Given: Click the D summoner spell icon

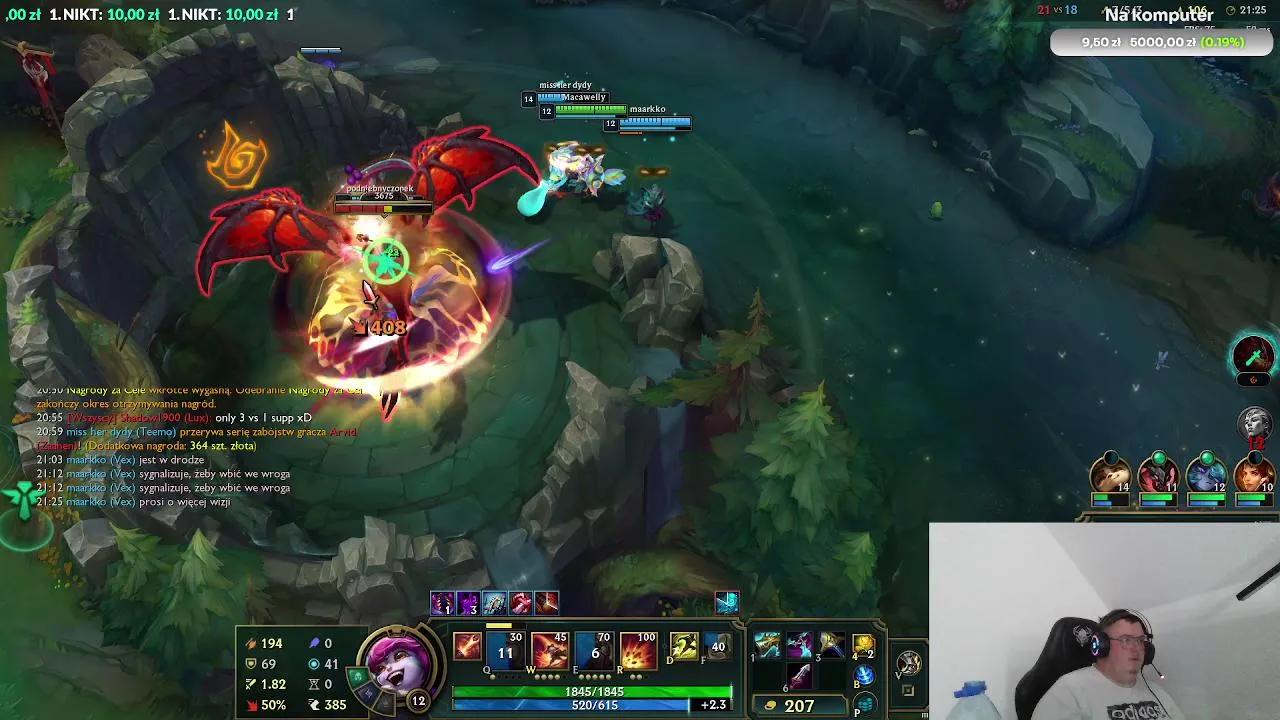Looking at the screenshot, I should (x=683, y=648).
